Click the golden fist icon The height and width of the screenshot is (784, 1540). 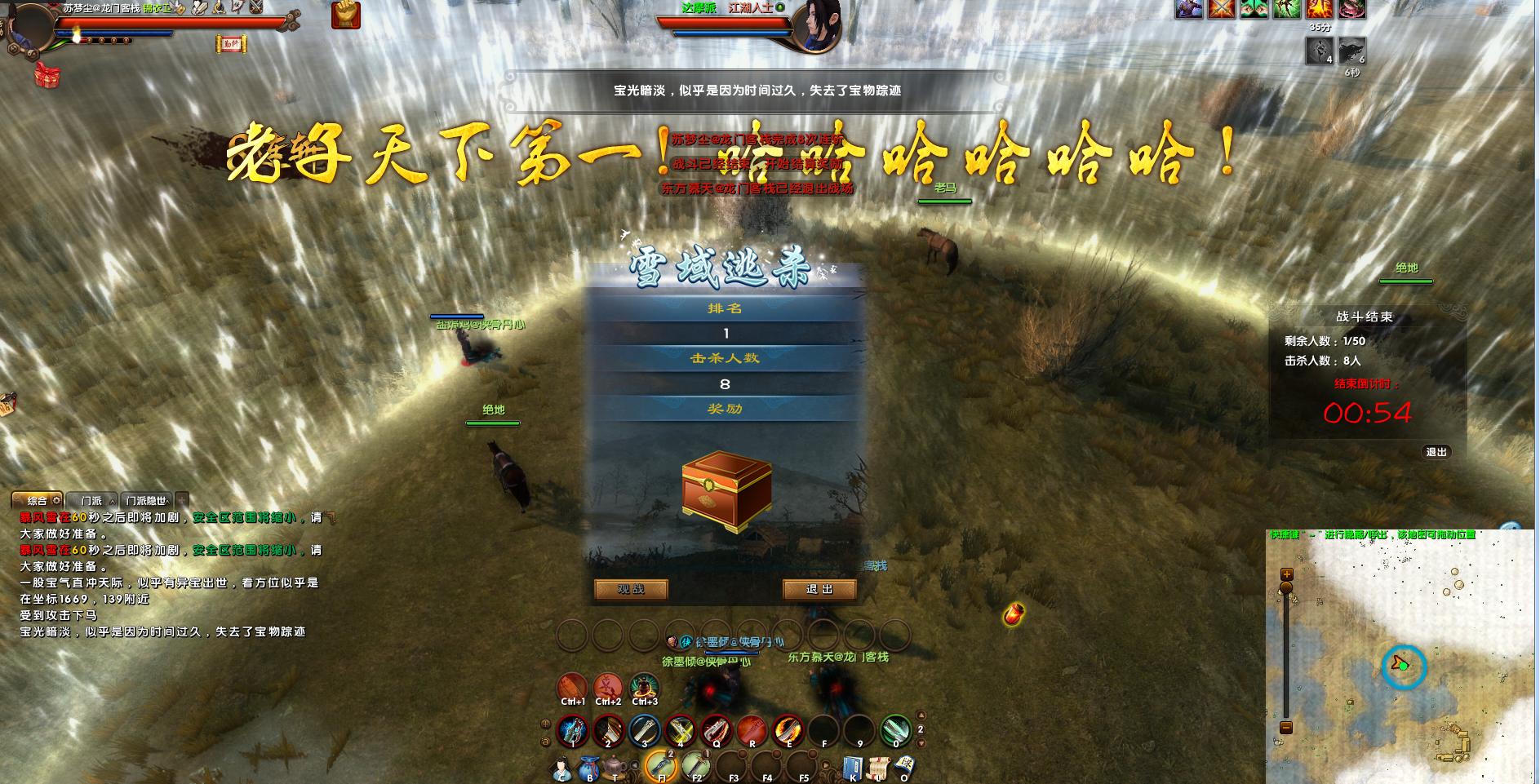(346, 15)
